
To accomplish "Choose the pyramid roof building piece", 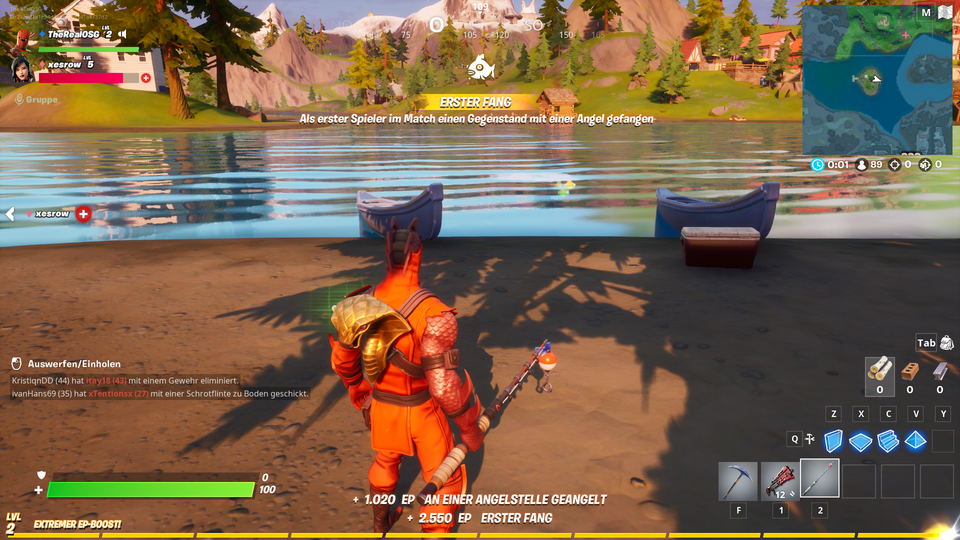I will click(915, 441).
